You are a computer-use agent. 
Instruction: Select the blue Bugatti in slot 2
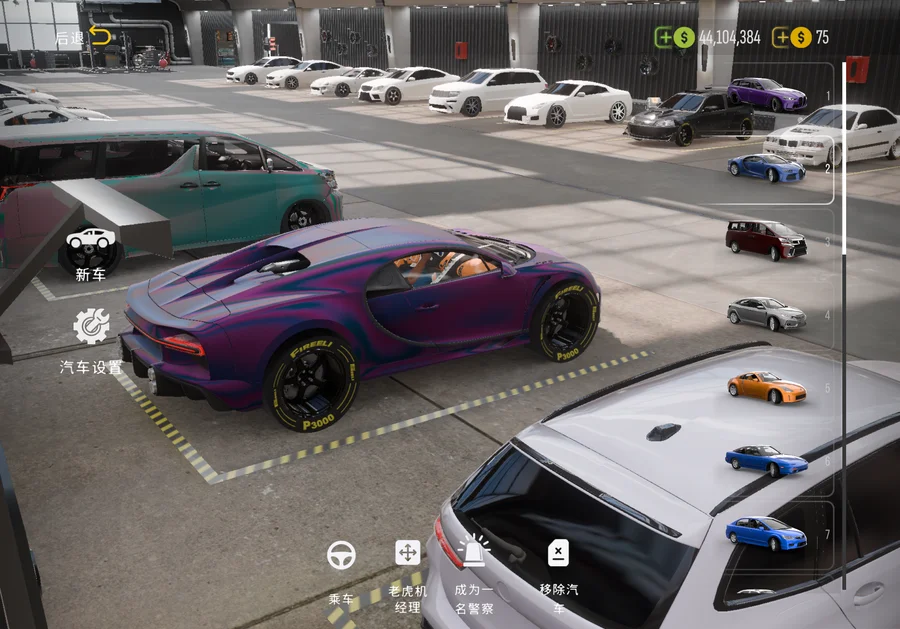[x=766, y=167]
